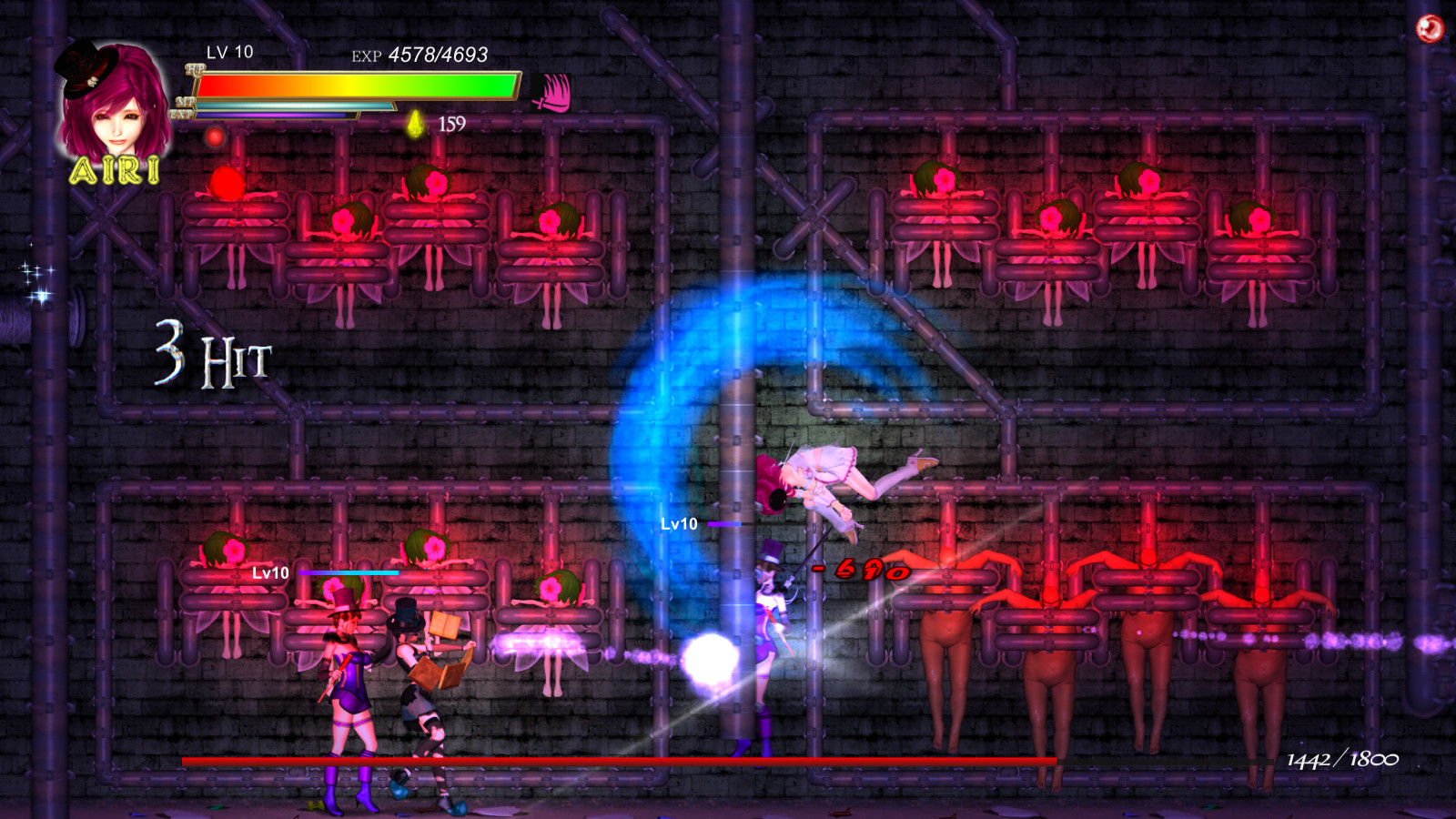Screen dimensions: 1456x819
Task: Click the small red orb below the HUD bars
Action: click(x=215, y=136)
